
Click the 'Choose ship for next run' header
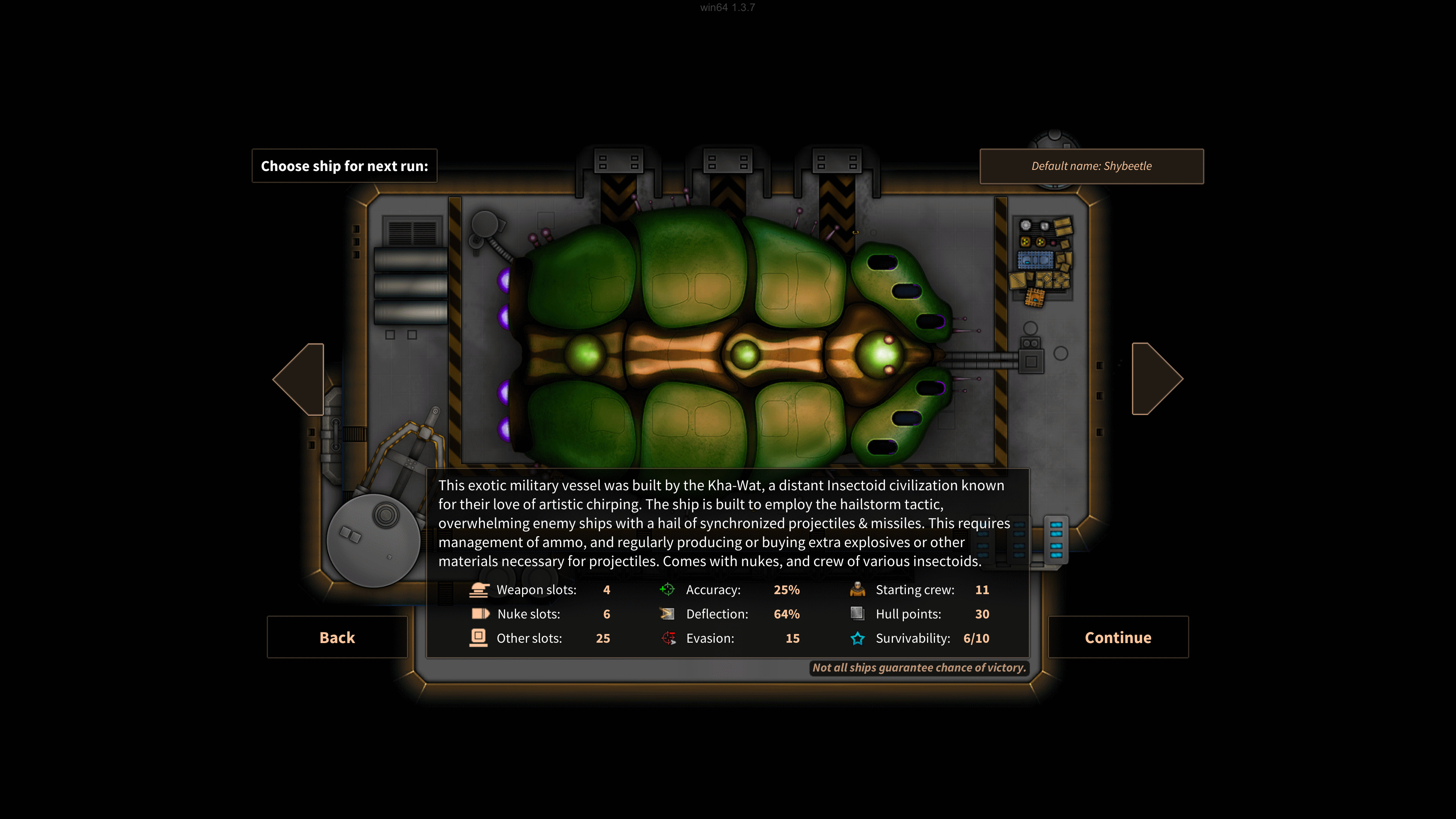345,166
